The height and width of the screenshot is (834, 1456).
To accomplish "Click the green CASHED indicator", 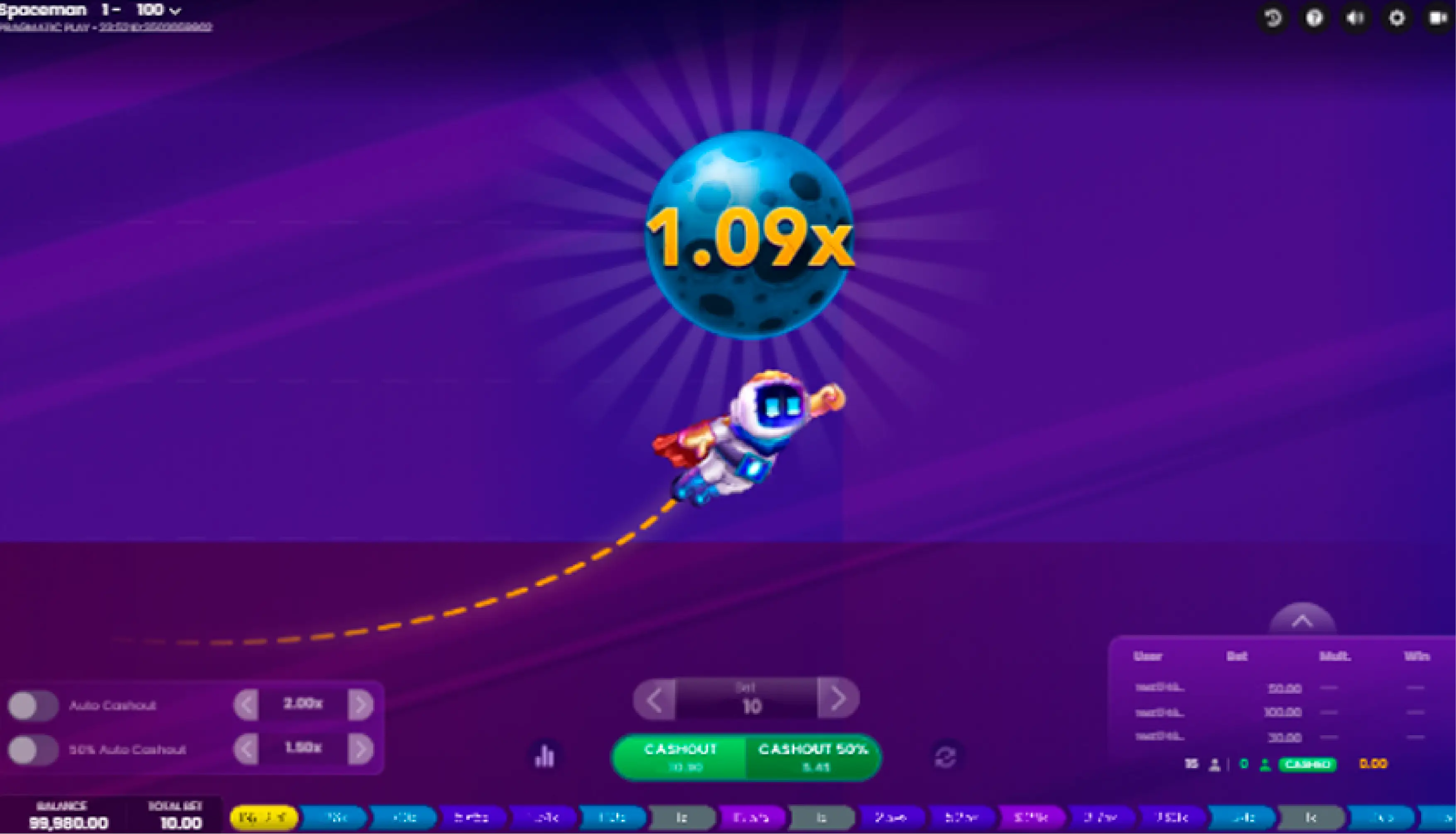I will coord(1307,763).
